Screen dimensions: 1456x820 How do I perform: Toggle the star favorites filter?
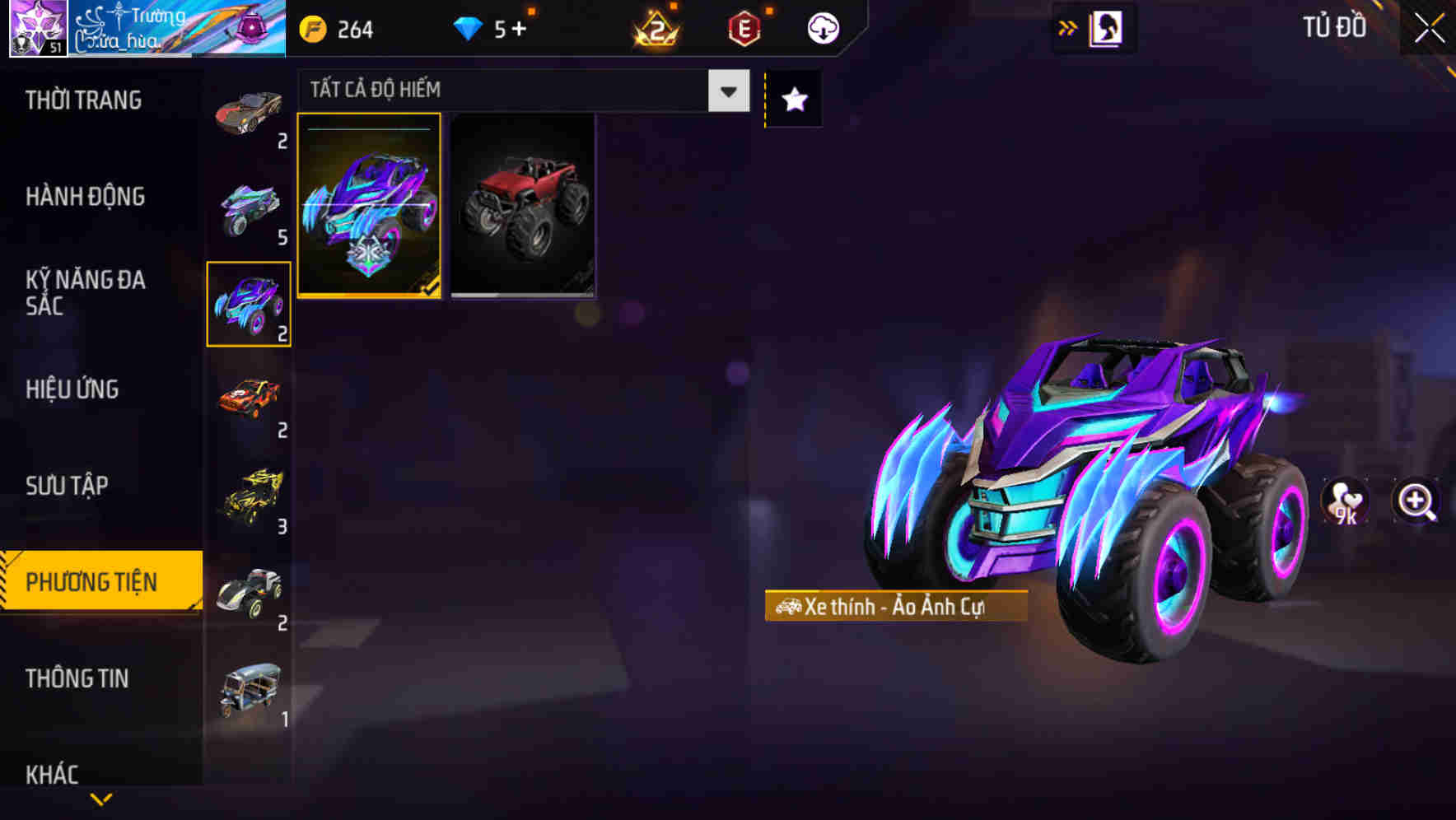point(792,100)
